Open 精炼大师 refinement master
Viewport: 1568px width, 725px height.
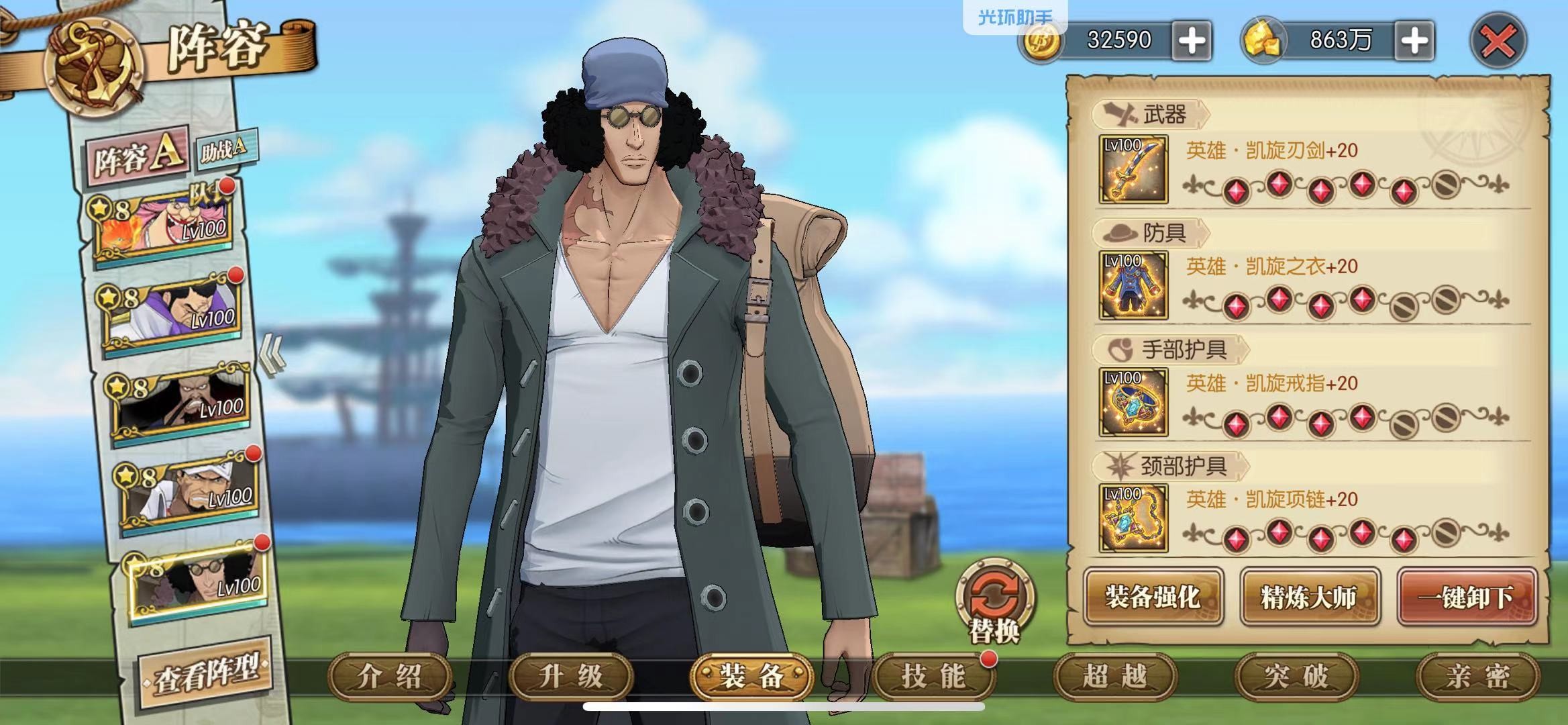pos(1309,597)
